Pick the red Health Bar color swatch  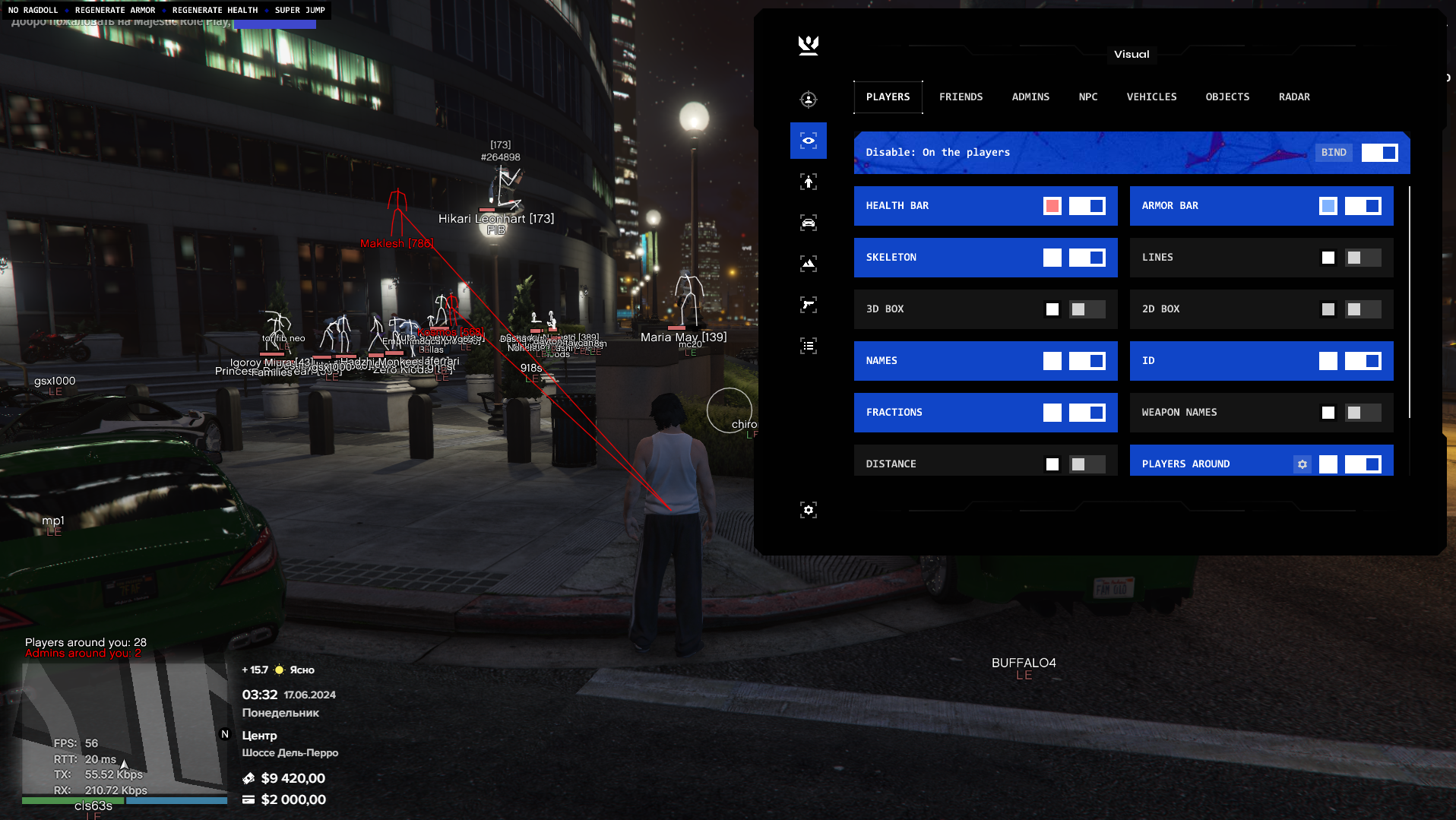[1052, 206]
